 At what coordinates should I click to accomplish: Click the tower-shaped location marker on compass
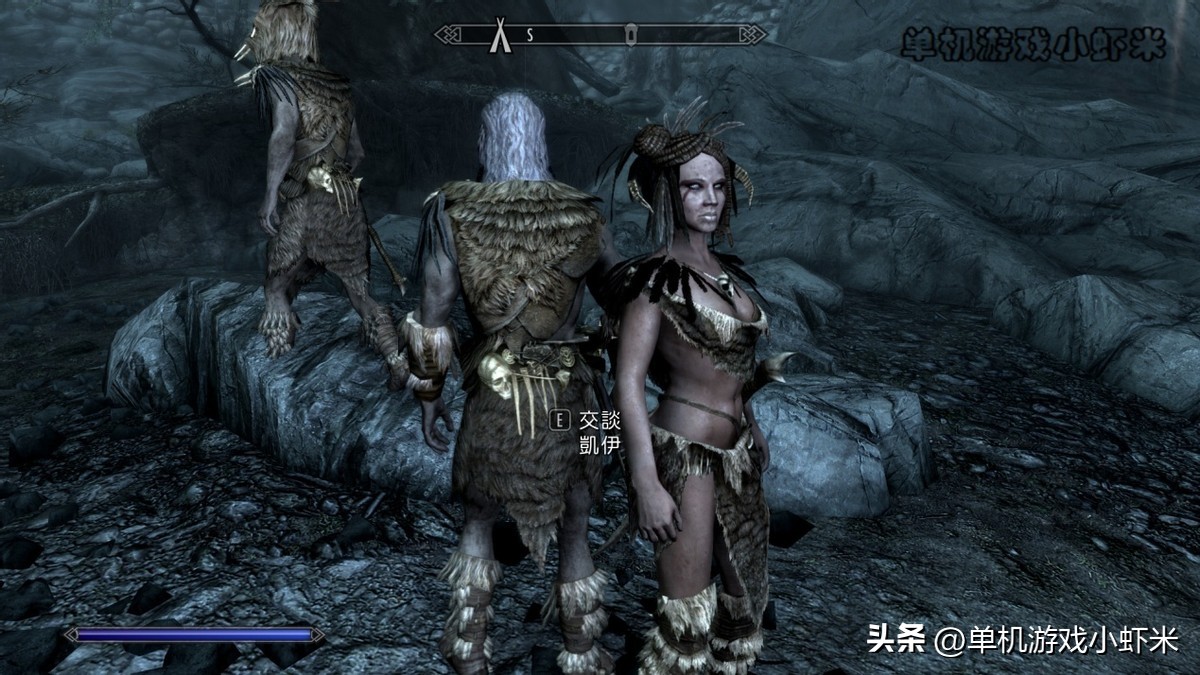(632, 35)
